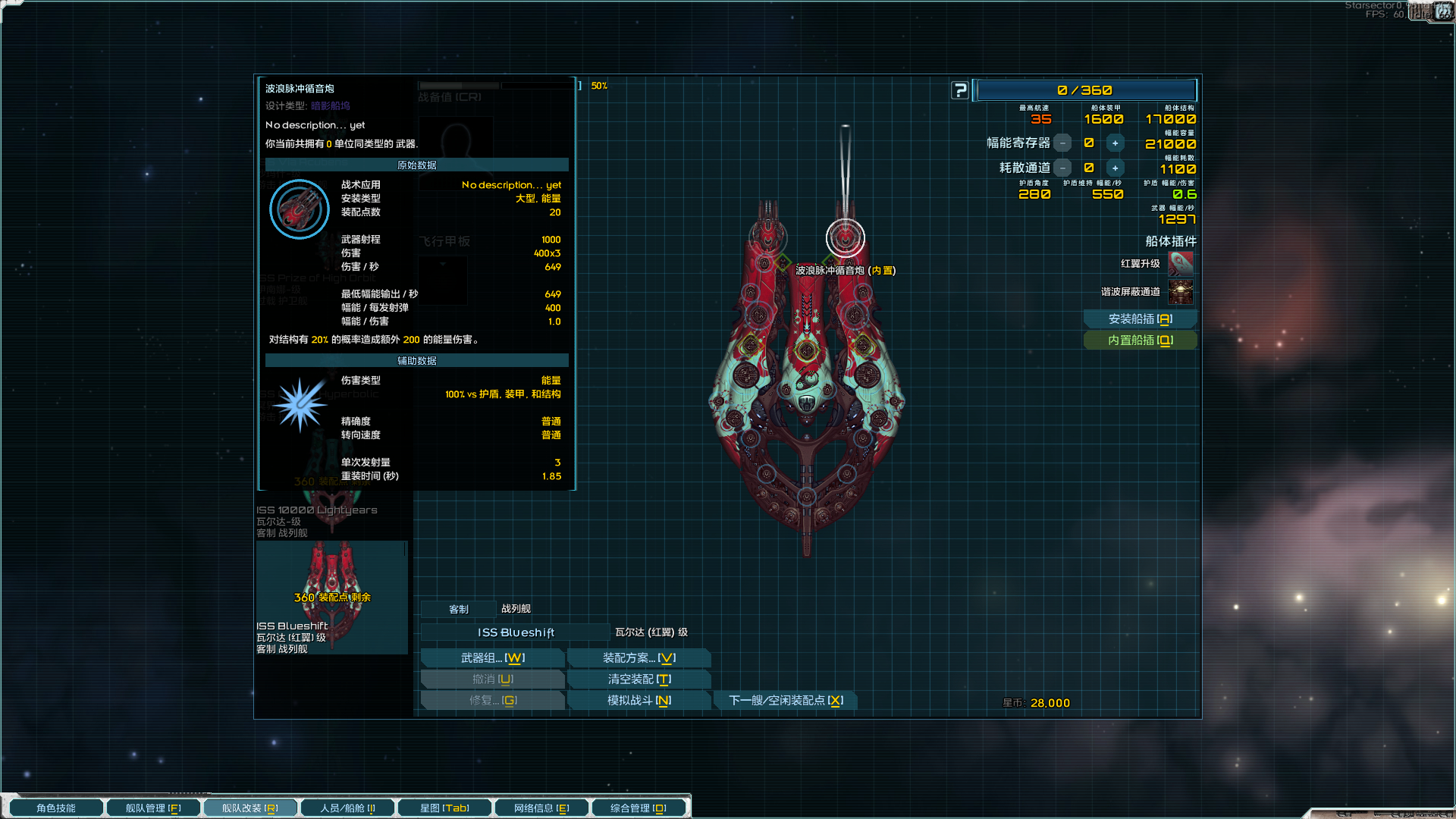Click the install hullmod (安装船插) button

click(1140, 319)
